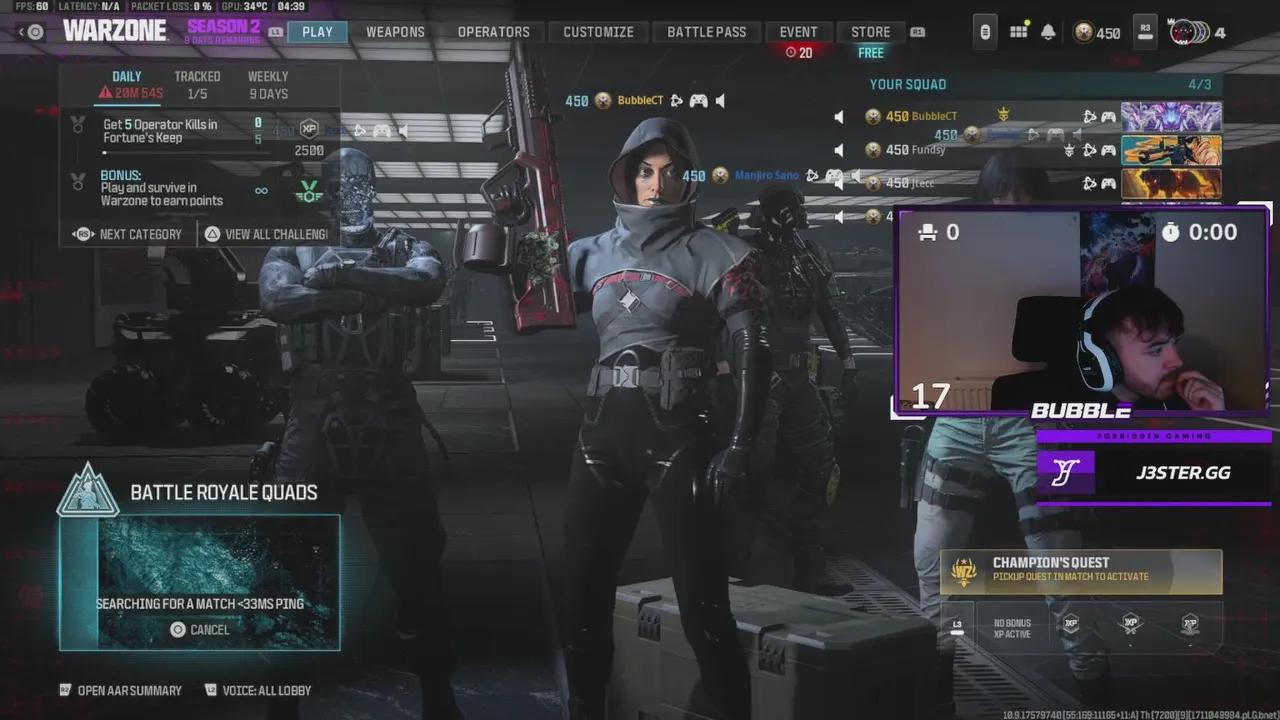Click the Weapon XP token icon
The height and width of the screenshot is (720, 1280).
click(x=1131, y=623)
